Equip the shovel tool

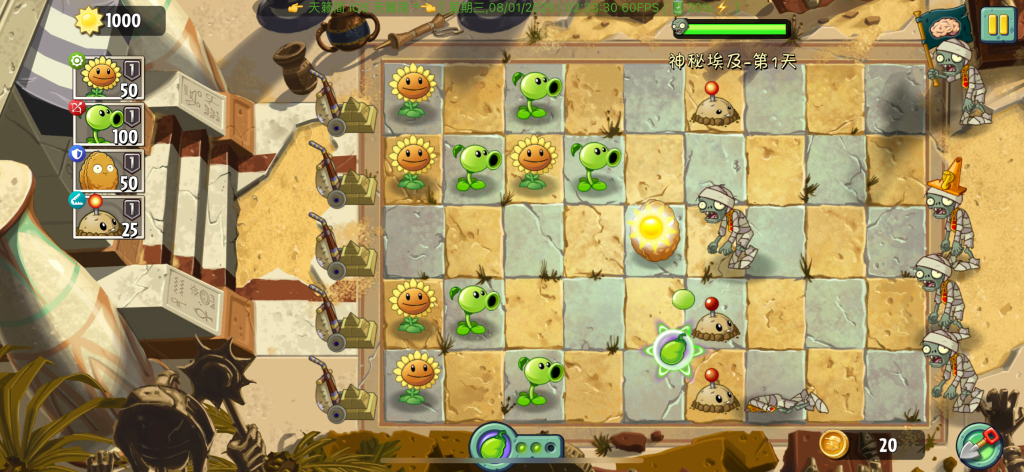[977, 446]
